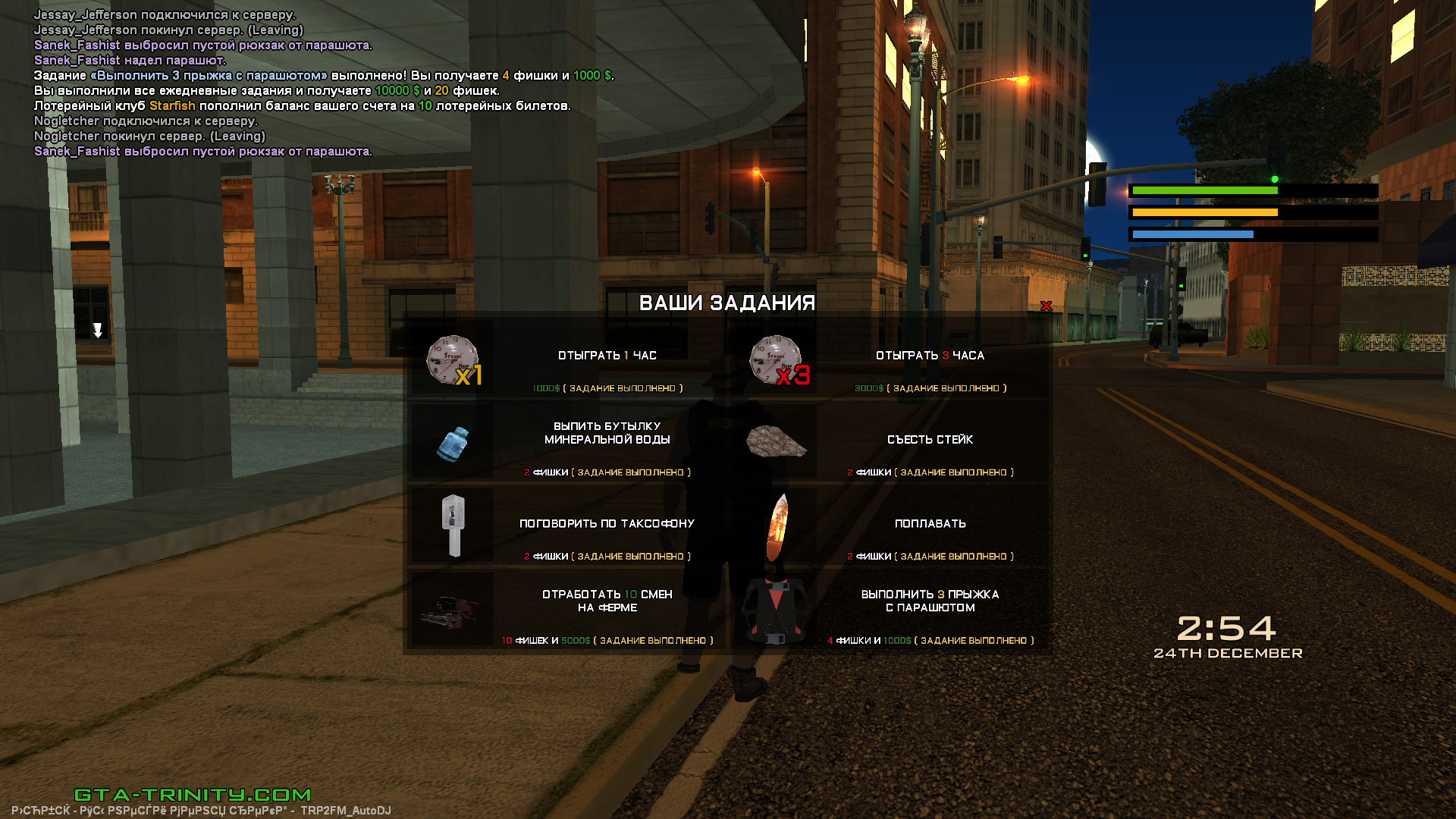Click the surfboard icon

click(x=777, y=527)
